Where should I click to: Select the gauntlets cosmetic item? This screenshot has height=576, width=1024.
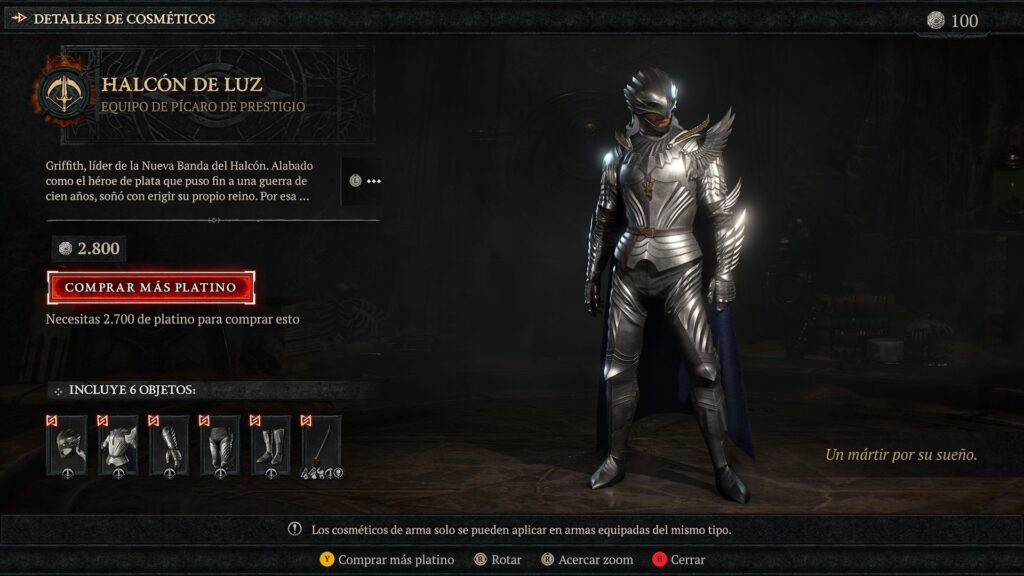coord(169,445)
